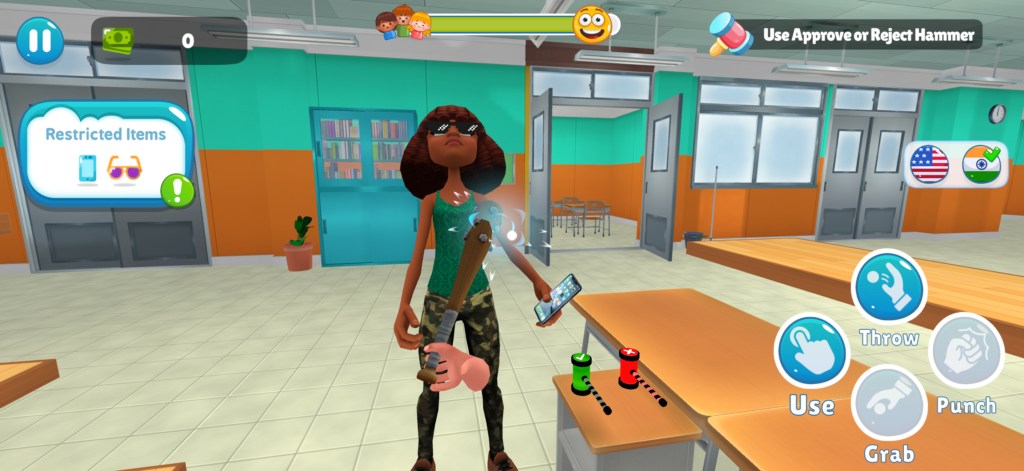Open the Restricted Items panel
The height and width of the screenshot is (471, 1024).
(x=105, y=151)
